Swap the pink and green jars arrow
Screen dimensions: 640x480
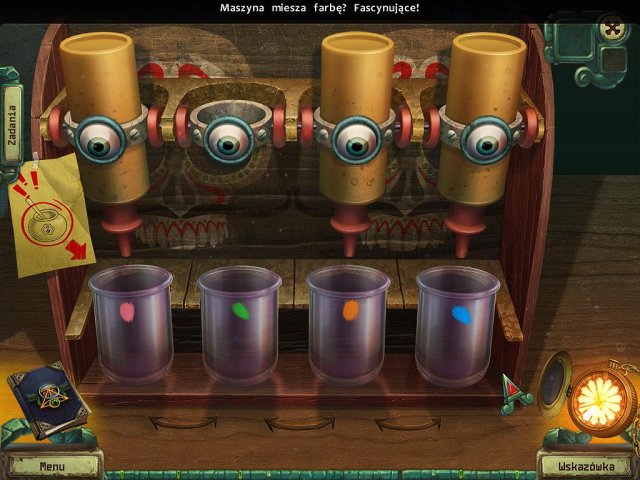(x=184, y=423)
